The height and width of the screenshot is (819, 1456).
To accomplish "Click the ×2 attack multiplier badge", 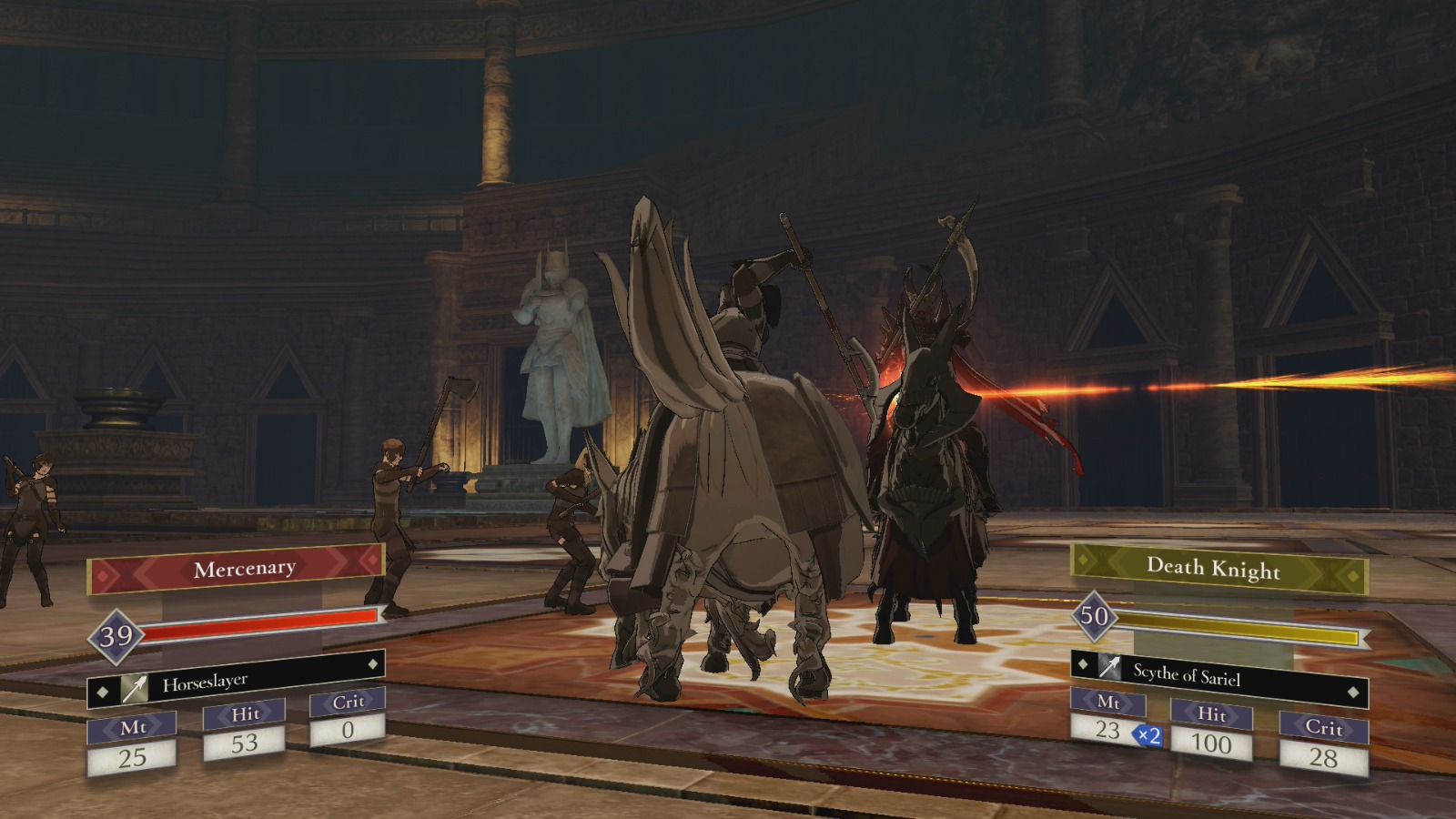I will [x=1148, y=735].
